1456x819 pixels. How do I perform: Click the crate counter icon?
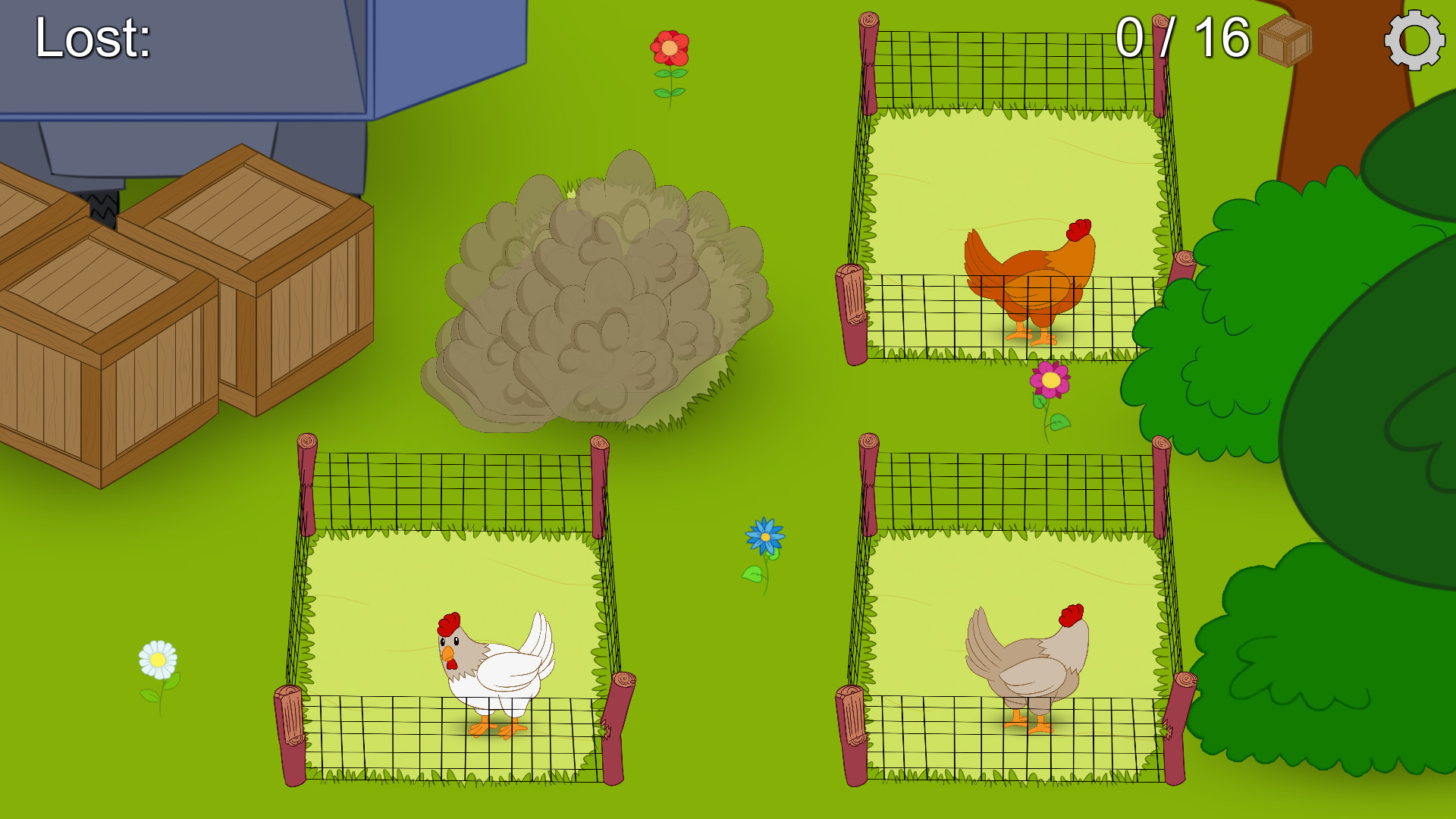[1285, 43]
